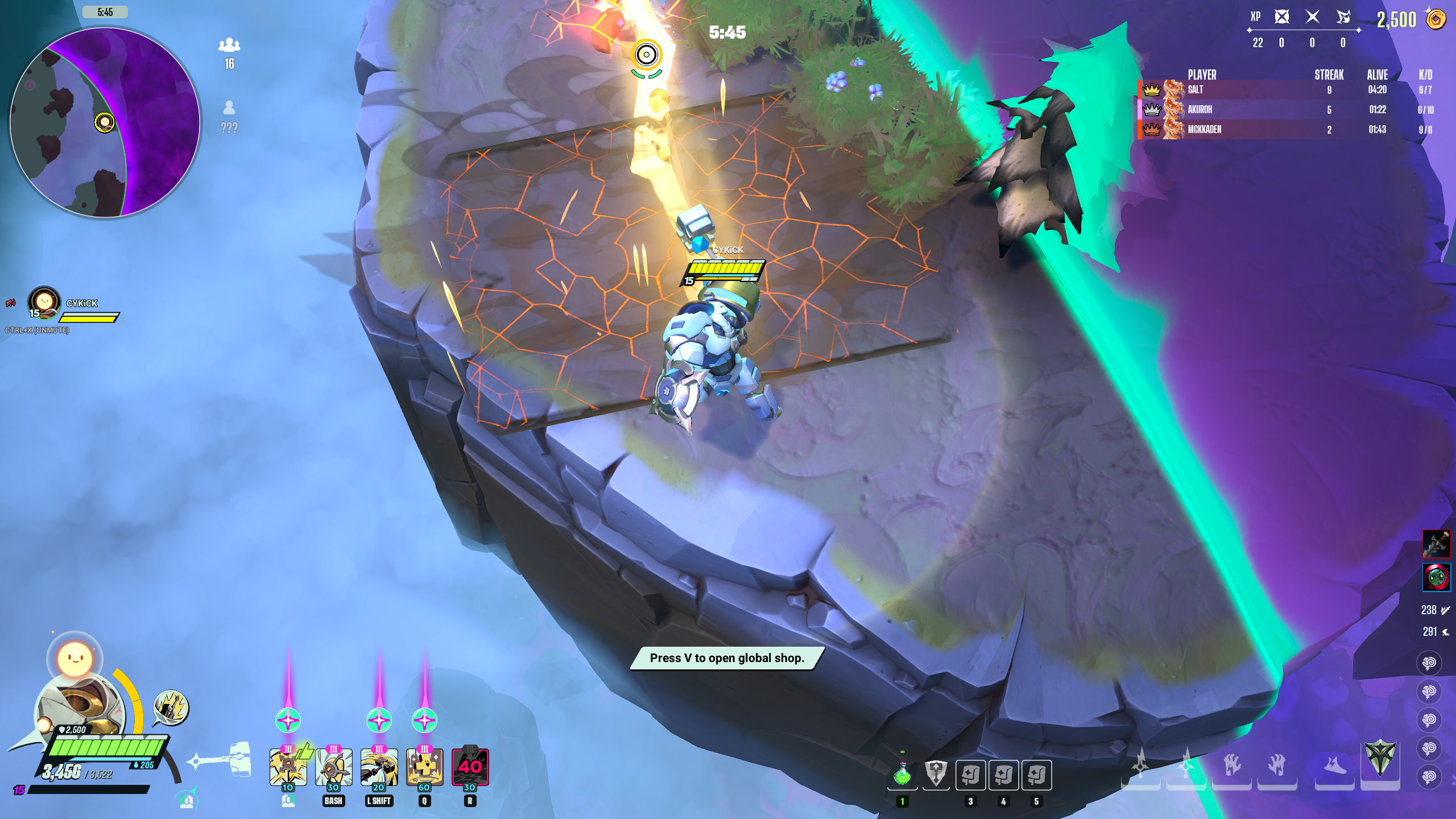Click the CYKiCK teammate portrait
The height and width of the screenshot is (819, 1456).
pos(44,302)
